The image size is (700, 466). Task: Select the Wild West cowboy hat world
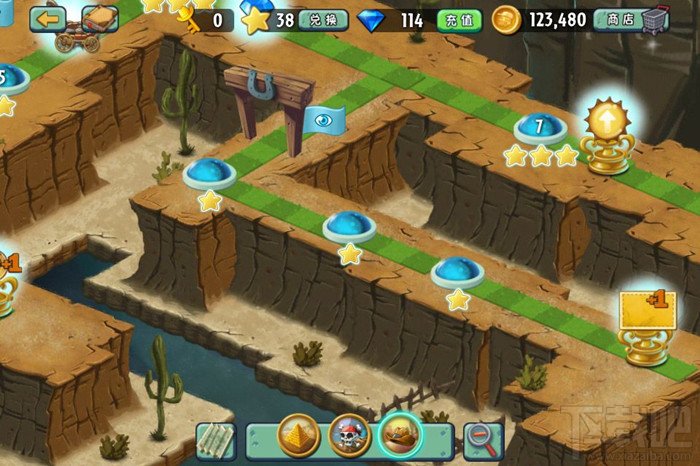pos(401,436)
